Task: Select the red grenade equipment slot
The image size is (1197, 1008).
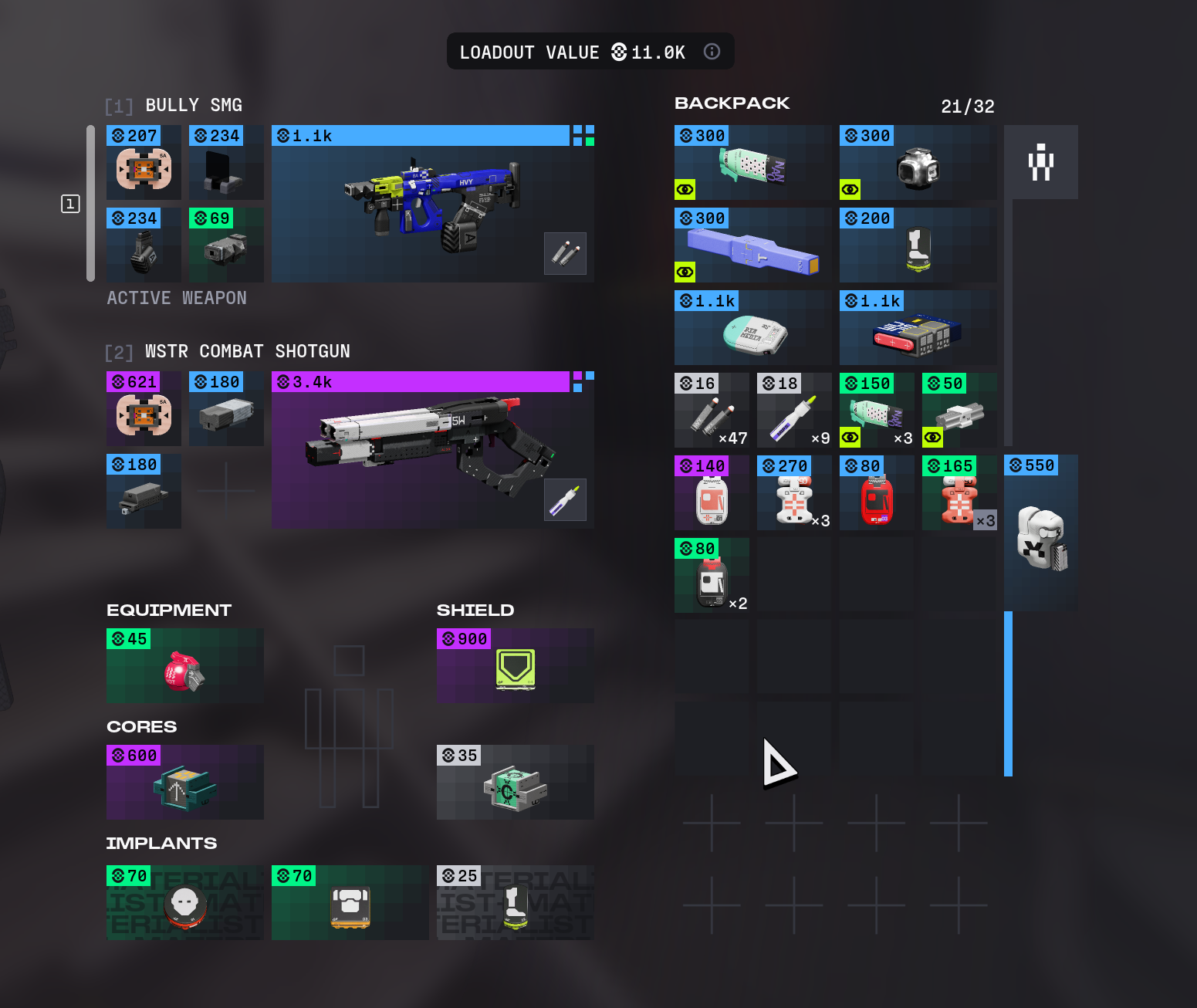Action: click(x=184, y=666)
